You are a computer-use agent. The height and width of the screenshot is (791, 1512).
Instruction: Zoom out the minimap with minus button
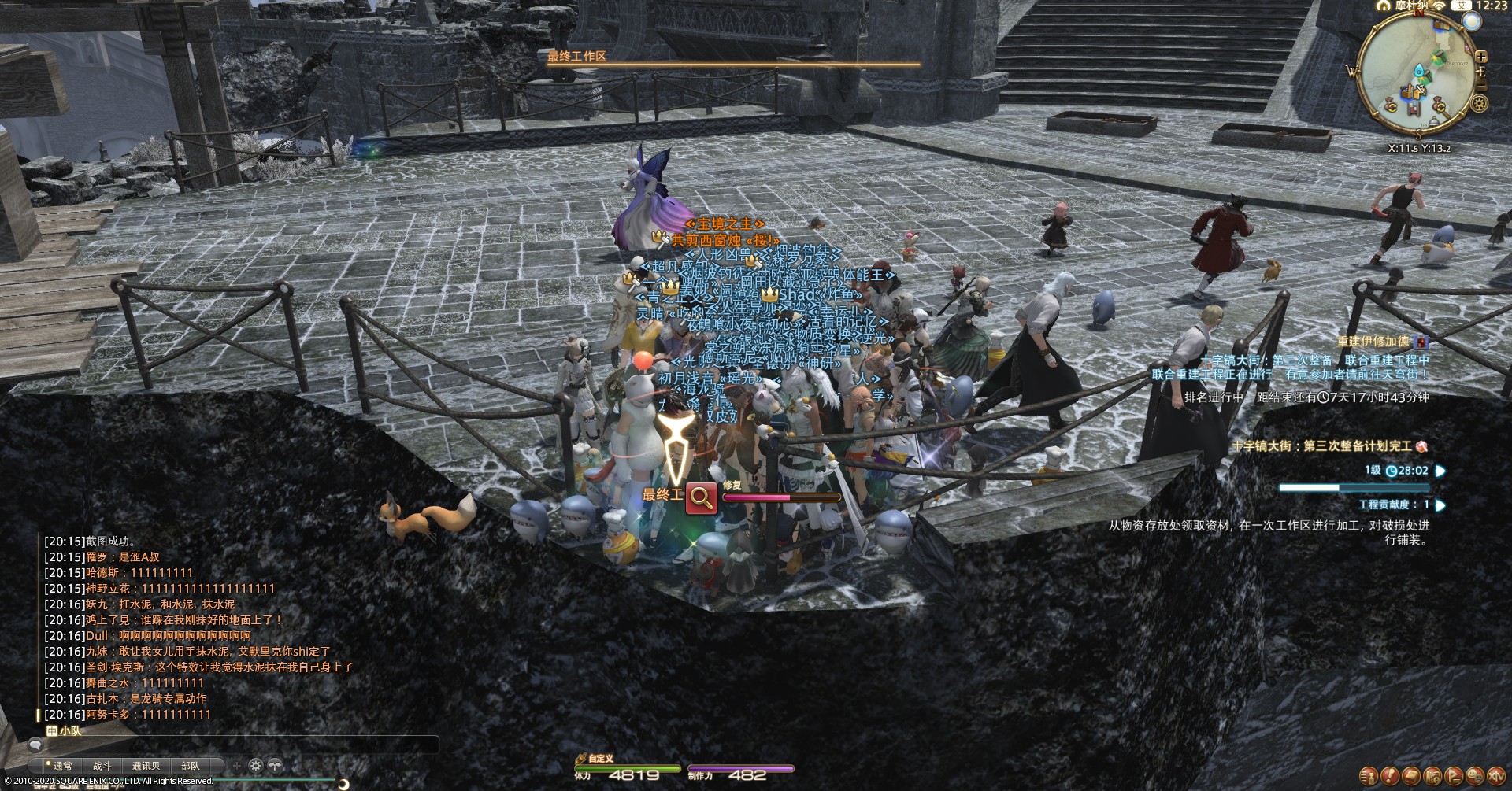pyautogui.click(x=1481, y=83)
